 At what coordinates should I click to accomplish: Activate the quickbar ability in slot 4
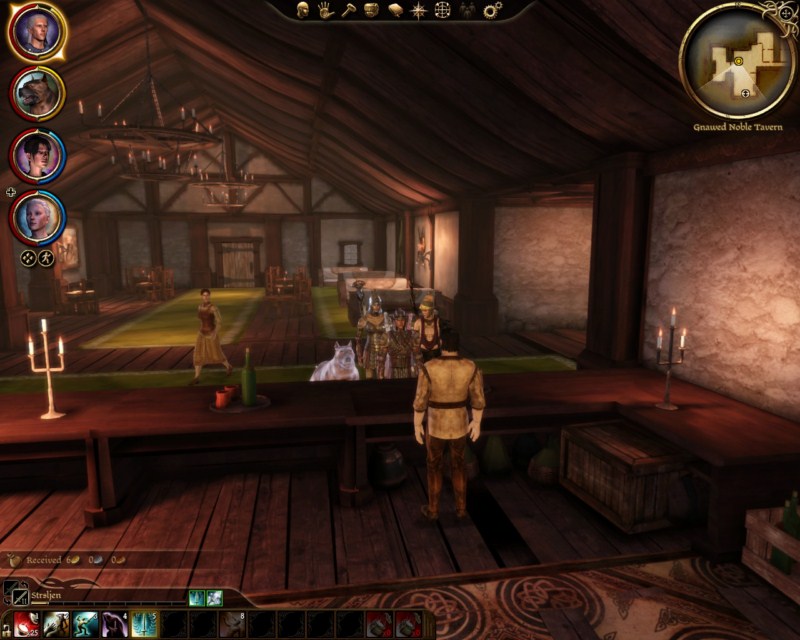click(x=113, y=624)
